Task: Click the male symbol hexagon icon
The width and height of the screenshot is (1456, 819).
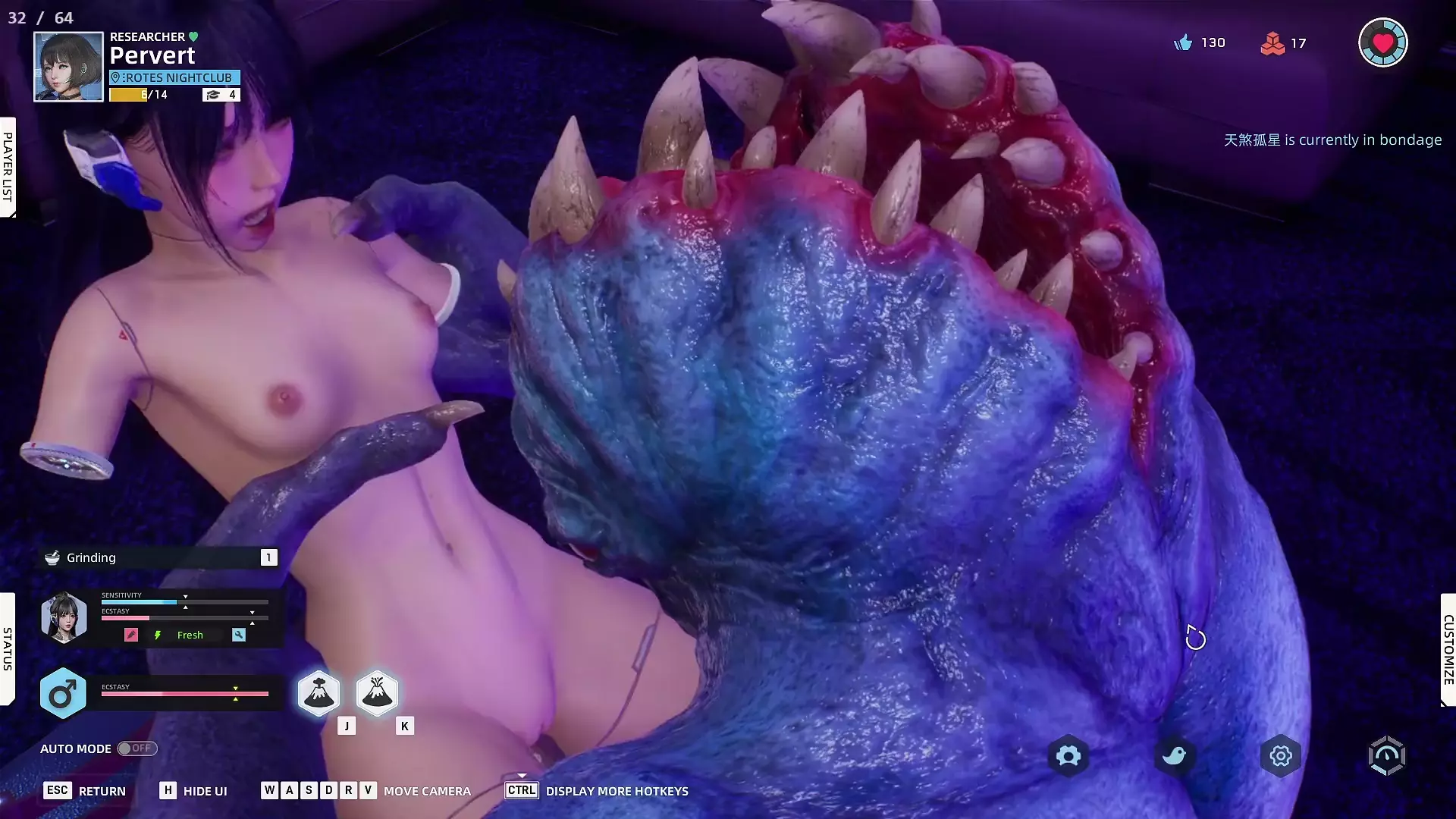Action: tap(63, 693)
